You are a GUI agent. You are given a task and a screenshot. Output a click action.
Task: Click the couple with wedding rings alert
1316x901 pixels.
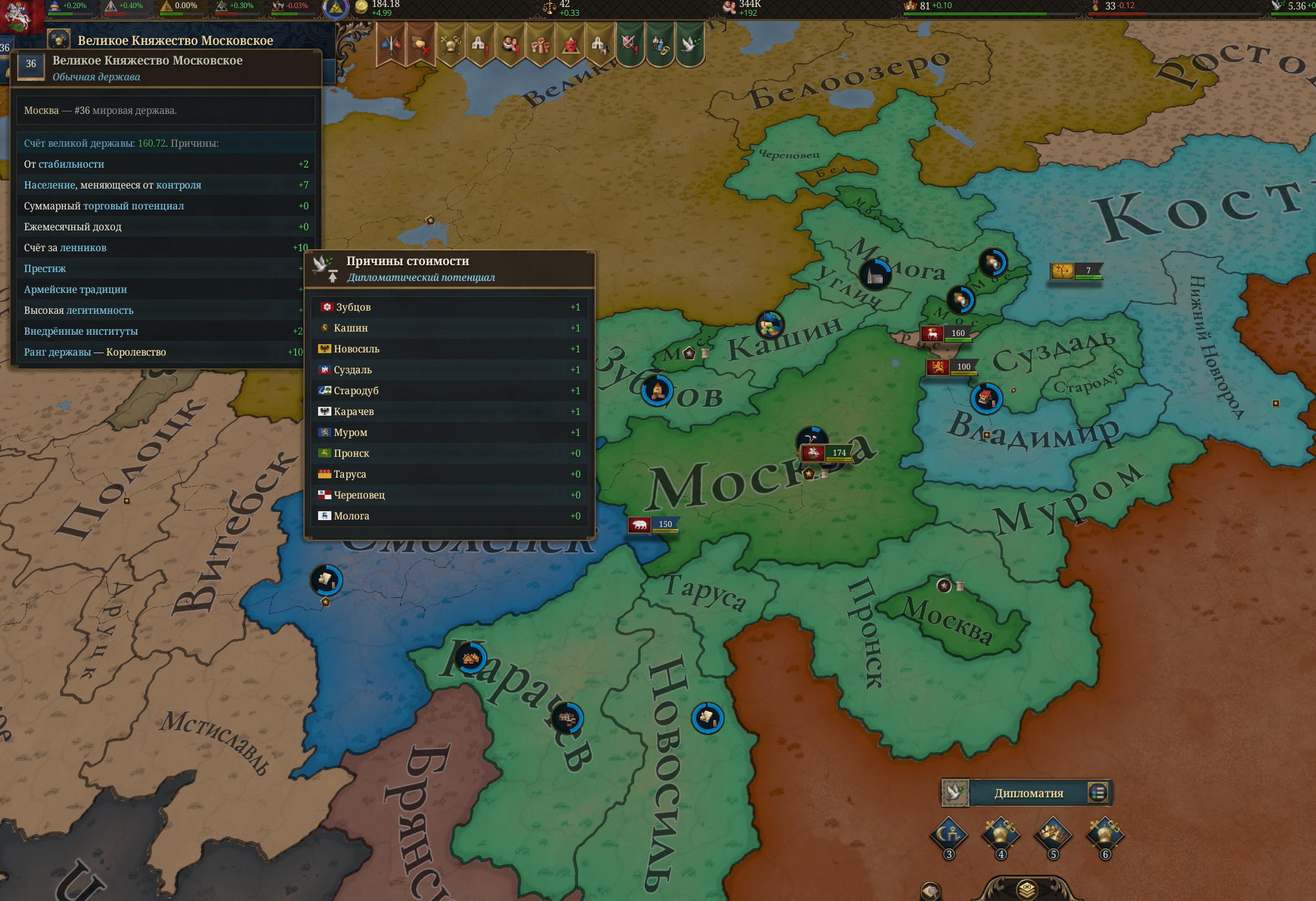tap(660, 44)
